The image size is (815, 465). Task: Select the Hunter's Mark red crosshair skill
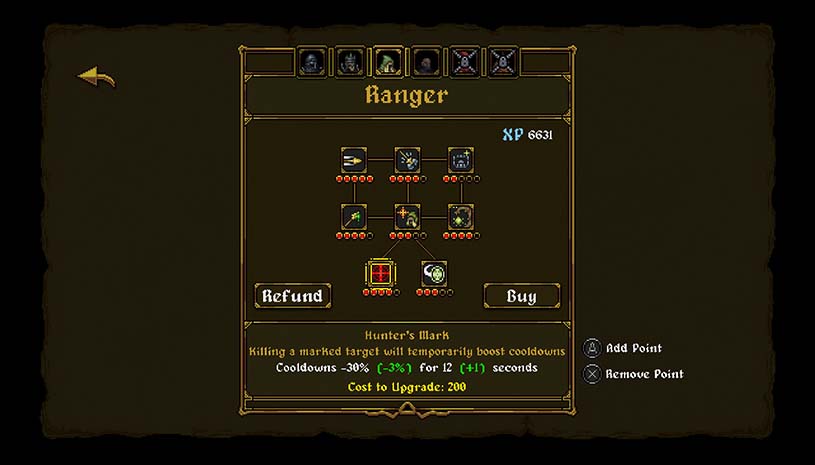(380, 273)
